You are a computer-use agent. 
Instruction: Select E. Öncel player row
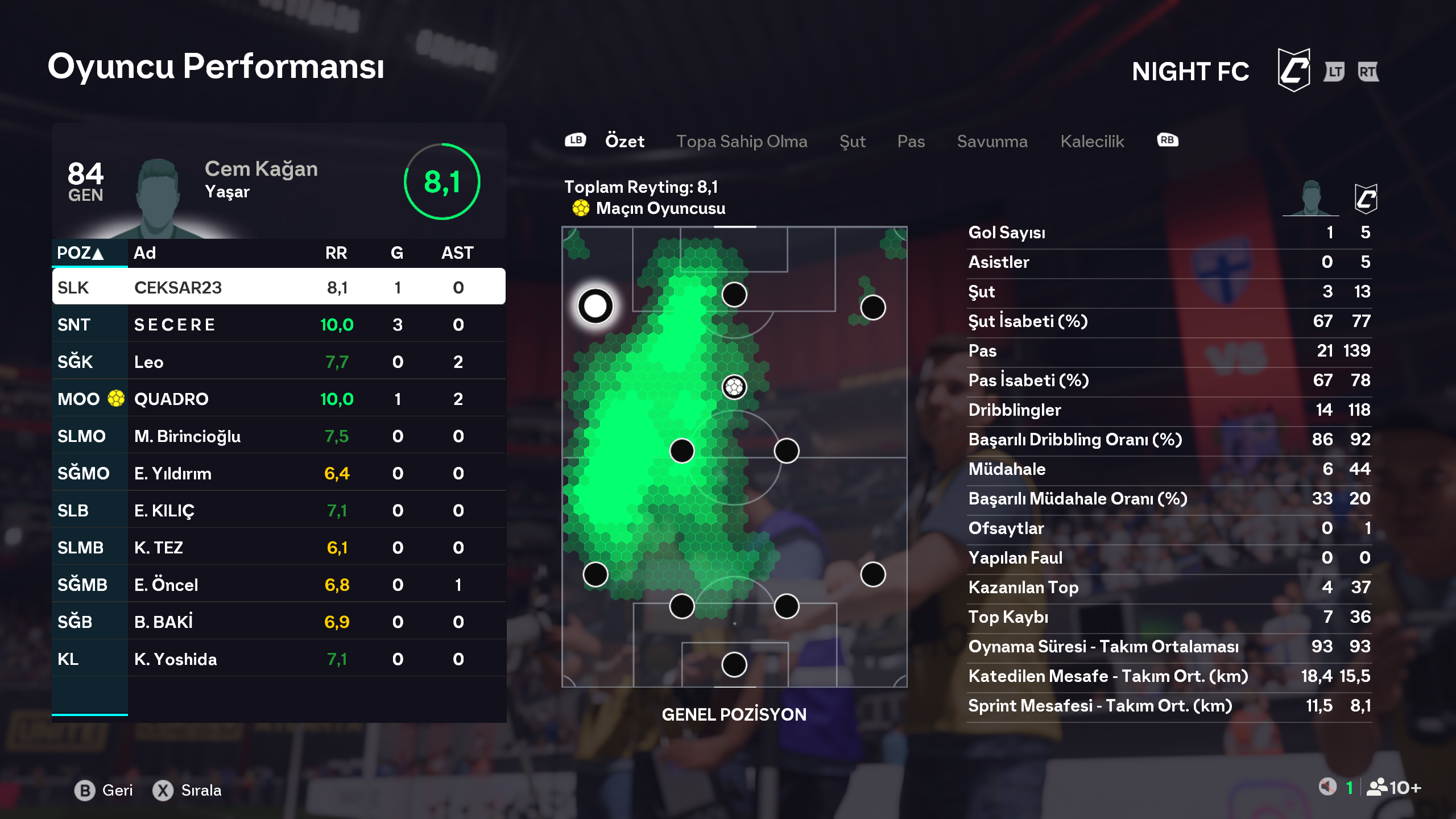(x=279, y=585)
